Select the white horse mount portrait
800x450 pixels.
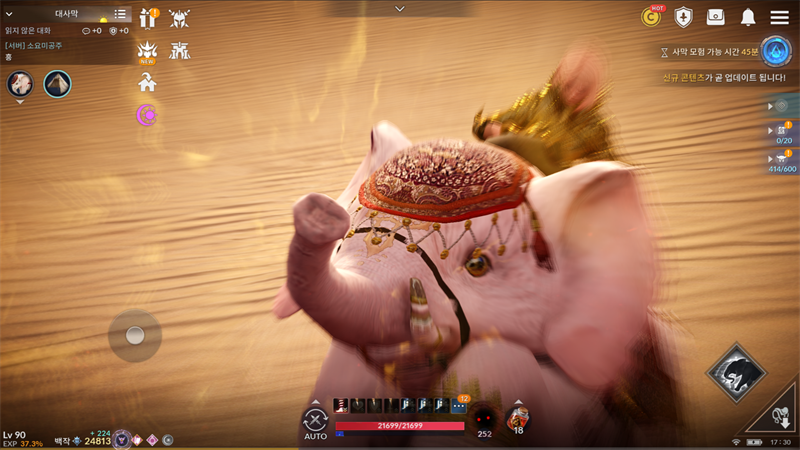coord(21,84)
